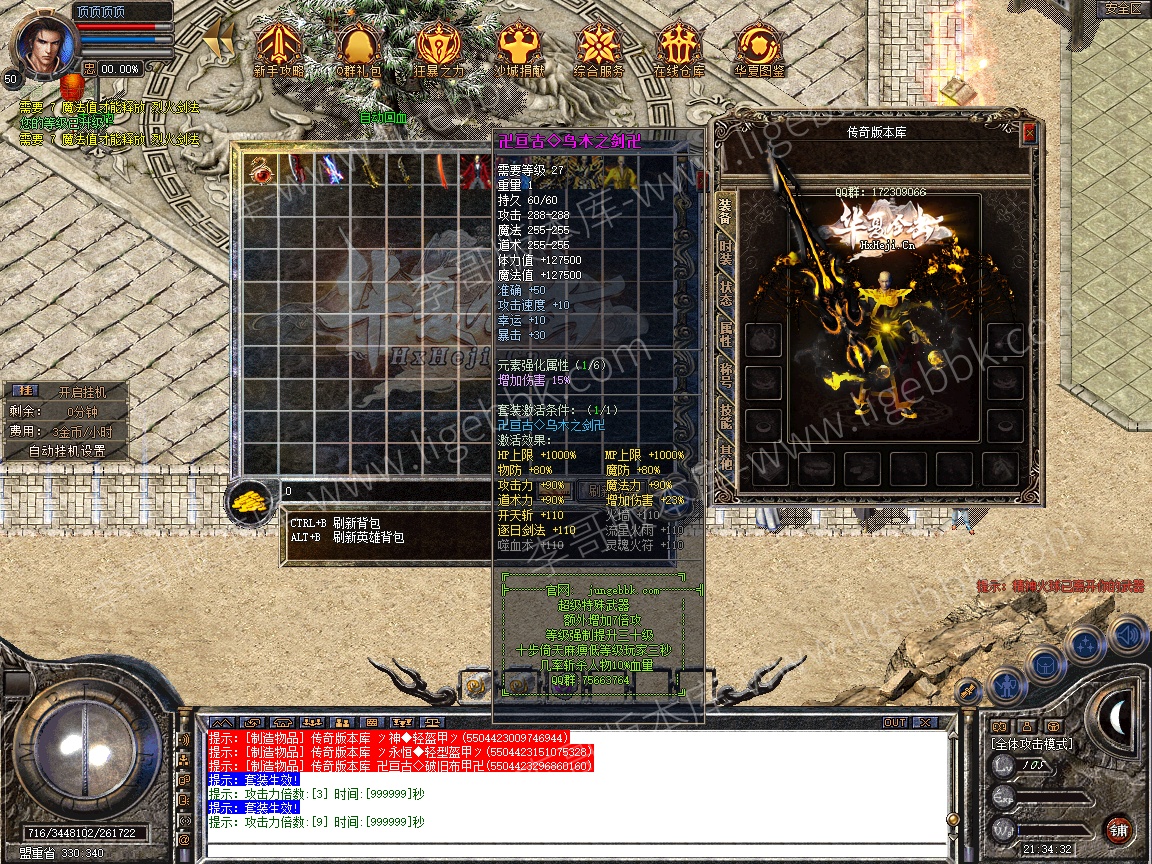
Task: Close the character equipment window
Action: 1029,133
